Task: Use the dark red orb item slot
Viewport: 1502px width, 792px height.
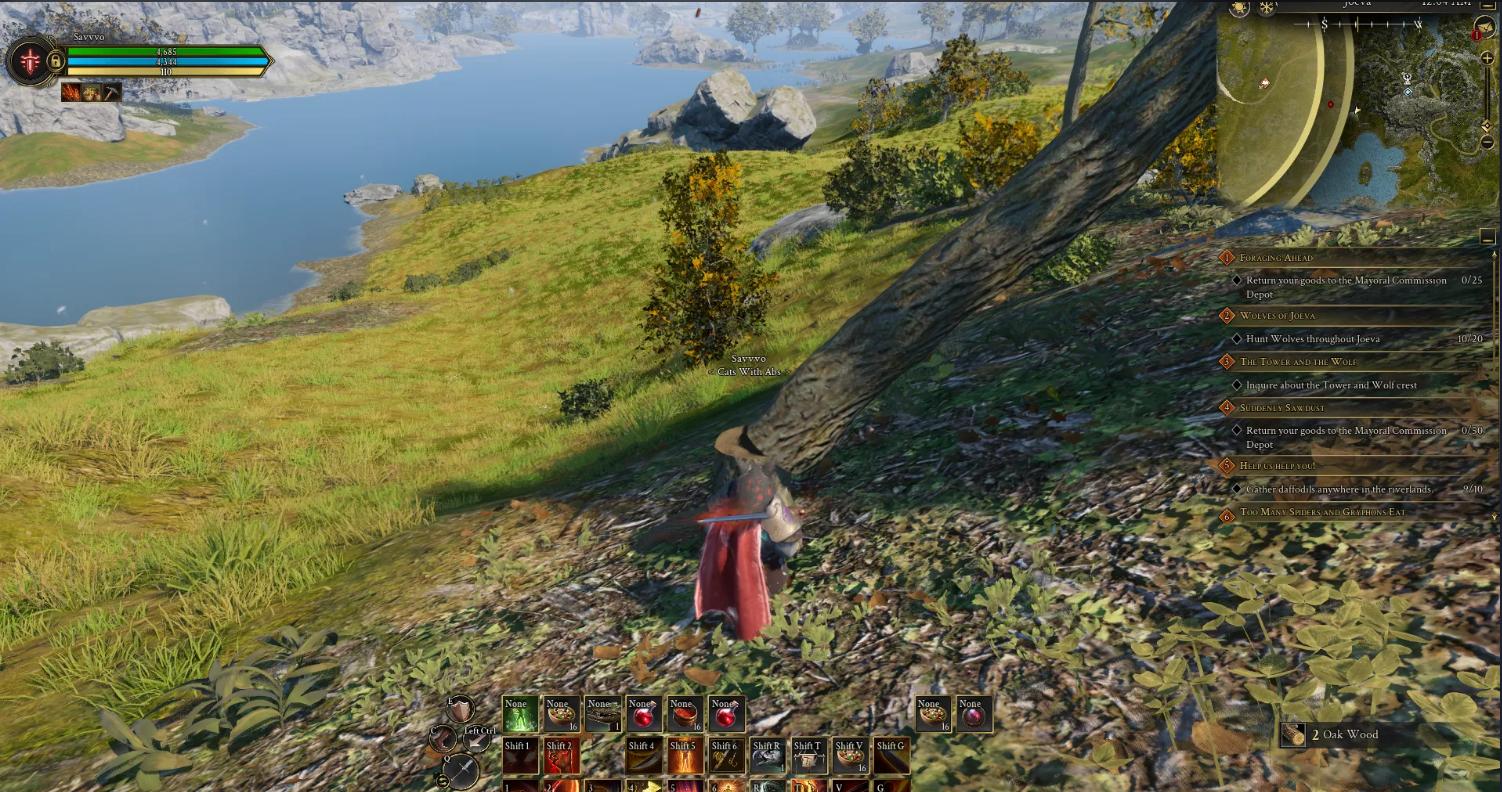Action: click(x=973, y=714)
